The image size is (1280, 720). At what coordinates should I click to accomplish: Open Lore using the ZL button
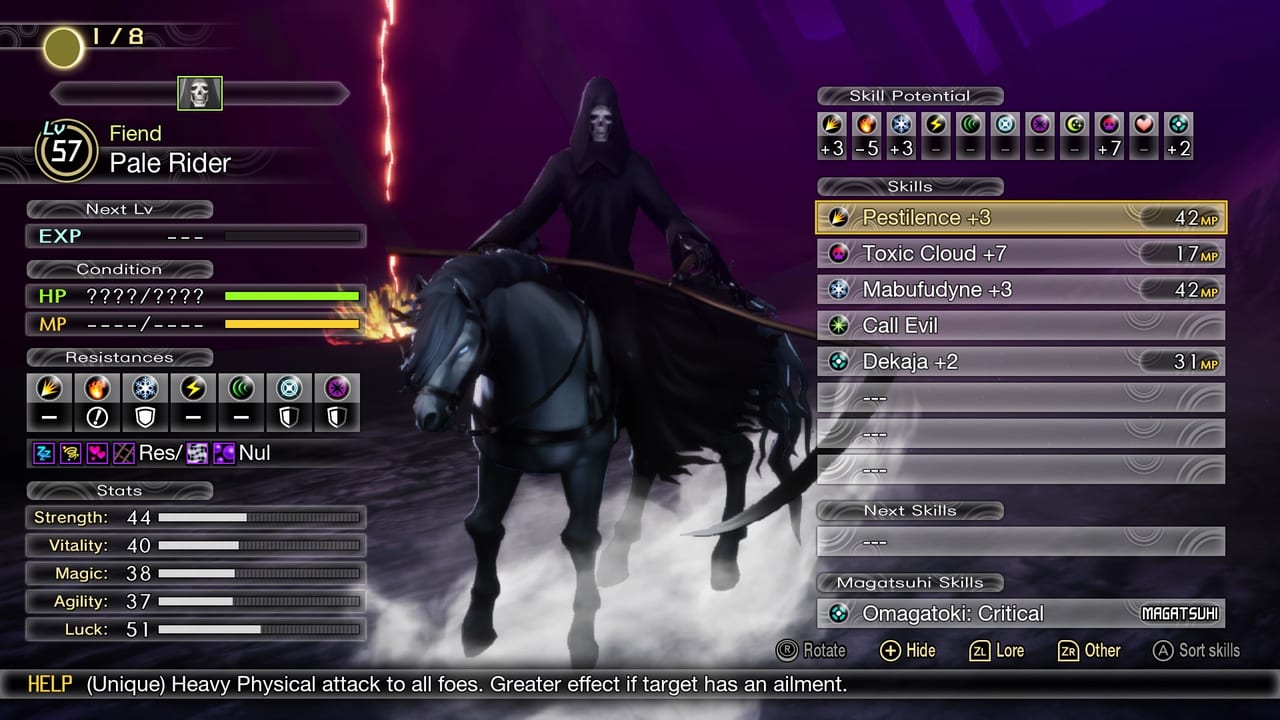pyautogui.click(x=995, y=651)
